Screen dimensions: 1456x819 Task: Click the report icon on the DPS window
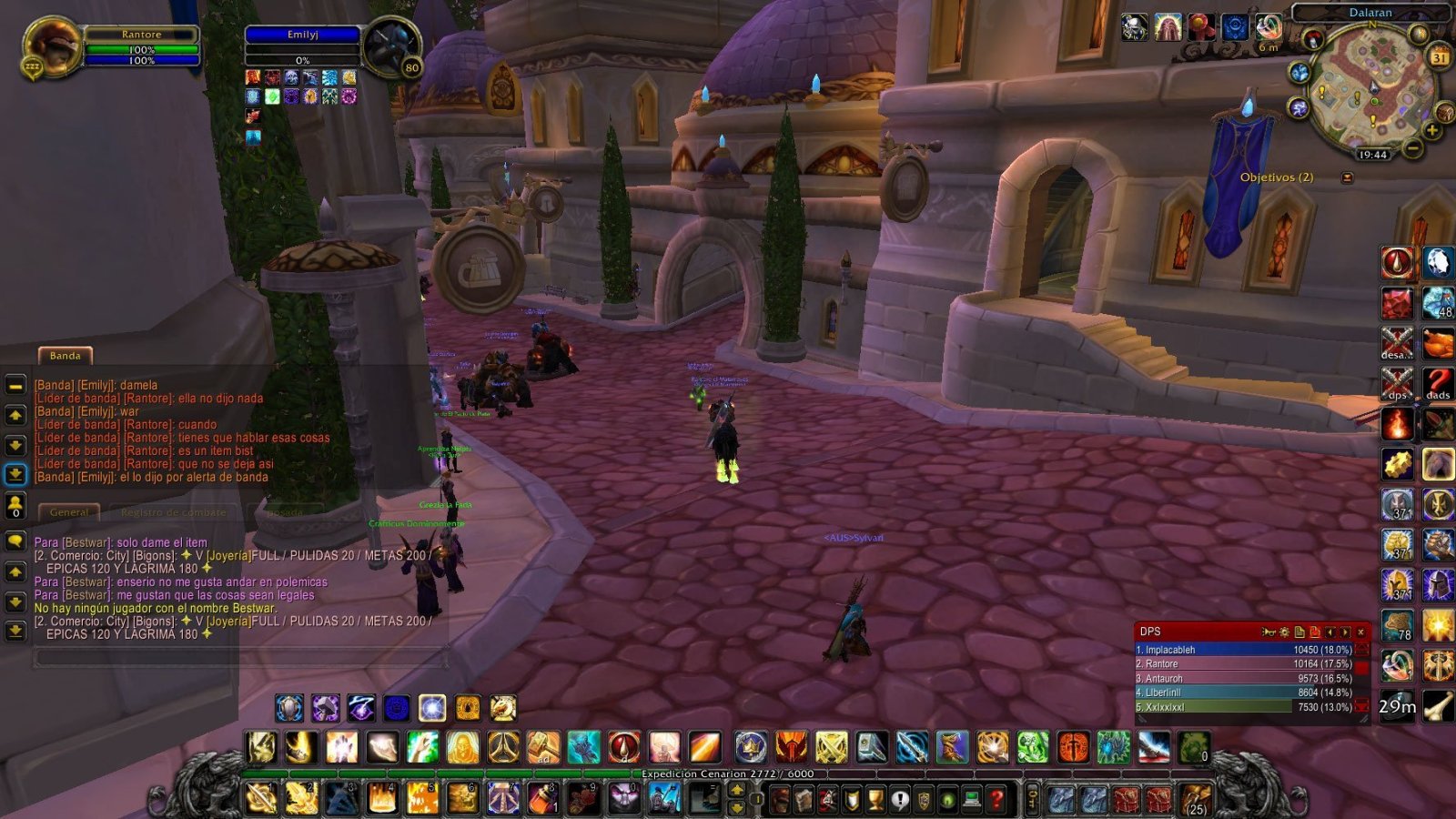click(x=1269, y=632)
